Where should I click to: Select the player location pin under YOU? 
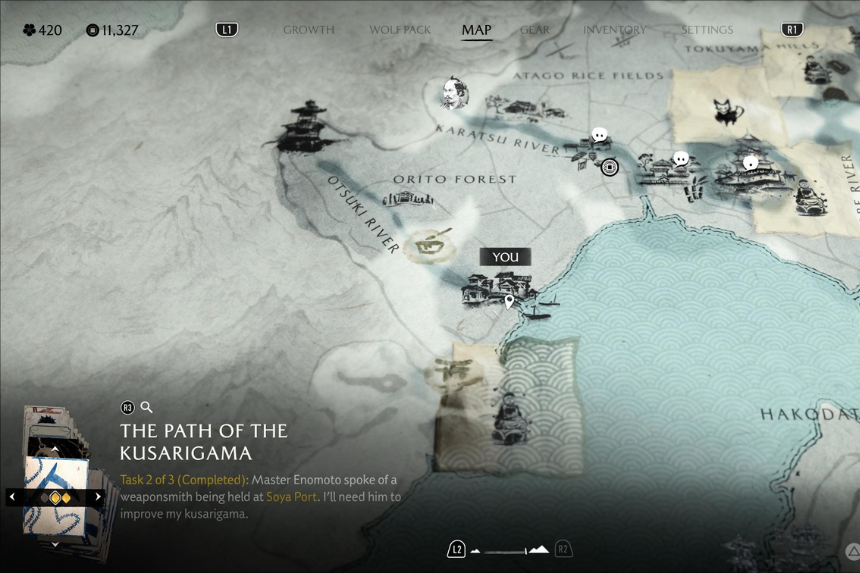509,301
